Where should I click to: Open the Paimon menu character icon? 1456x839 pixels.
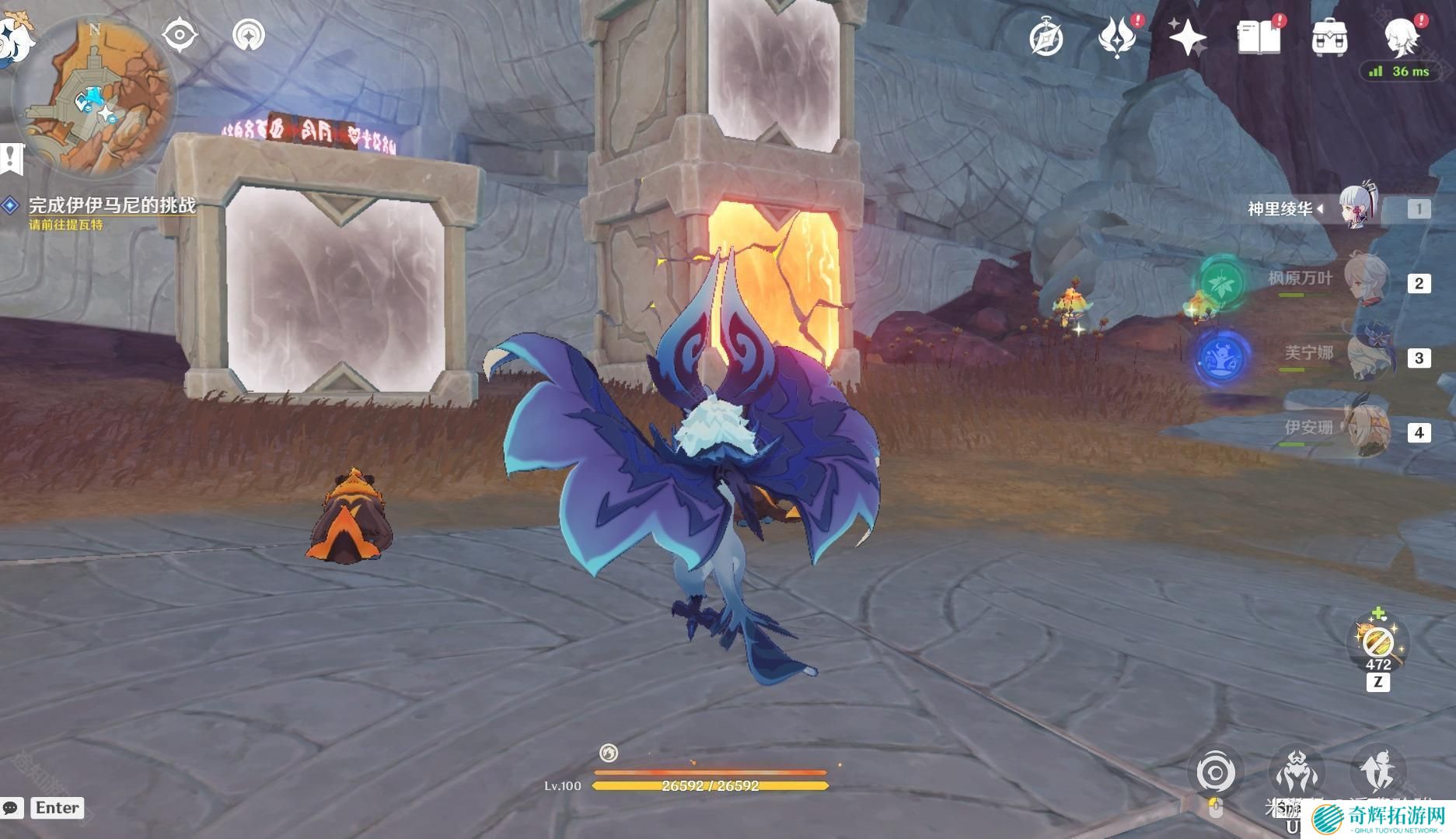coord(1402,37)
